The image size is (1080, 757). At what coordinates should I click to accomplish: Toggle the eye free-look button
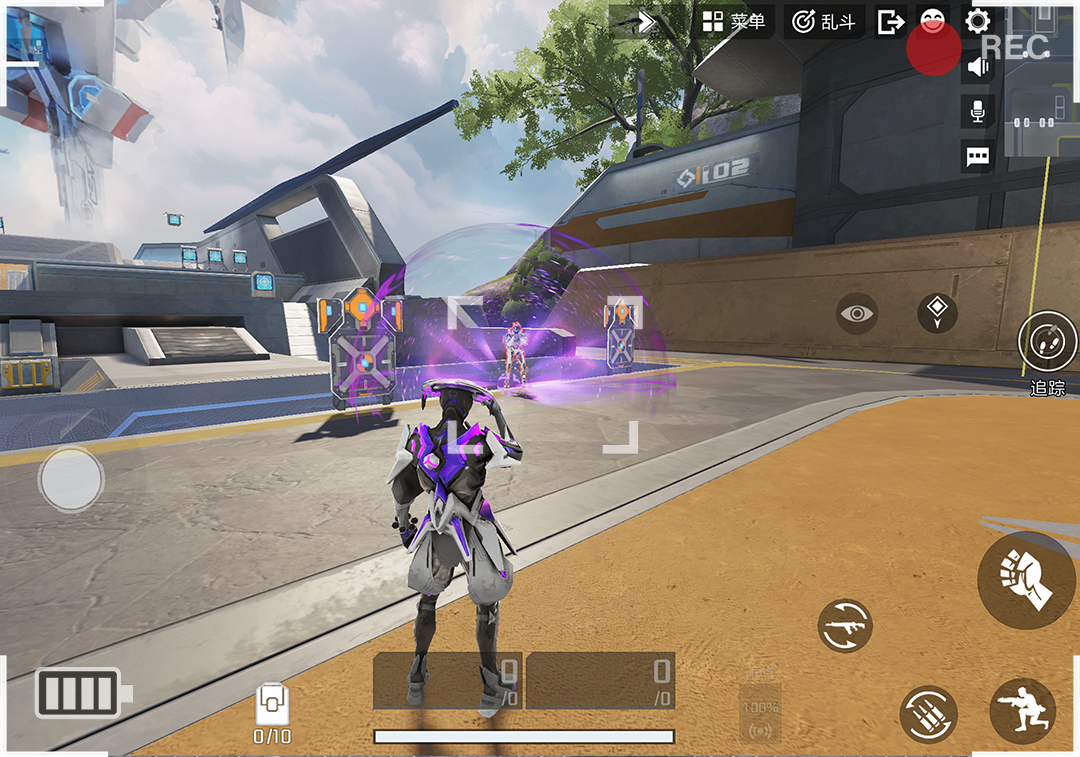click(857, 314)
